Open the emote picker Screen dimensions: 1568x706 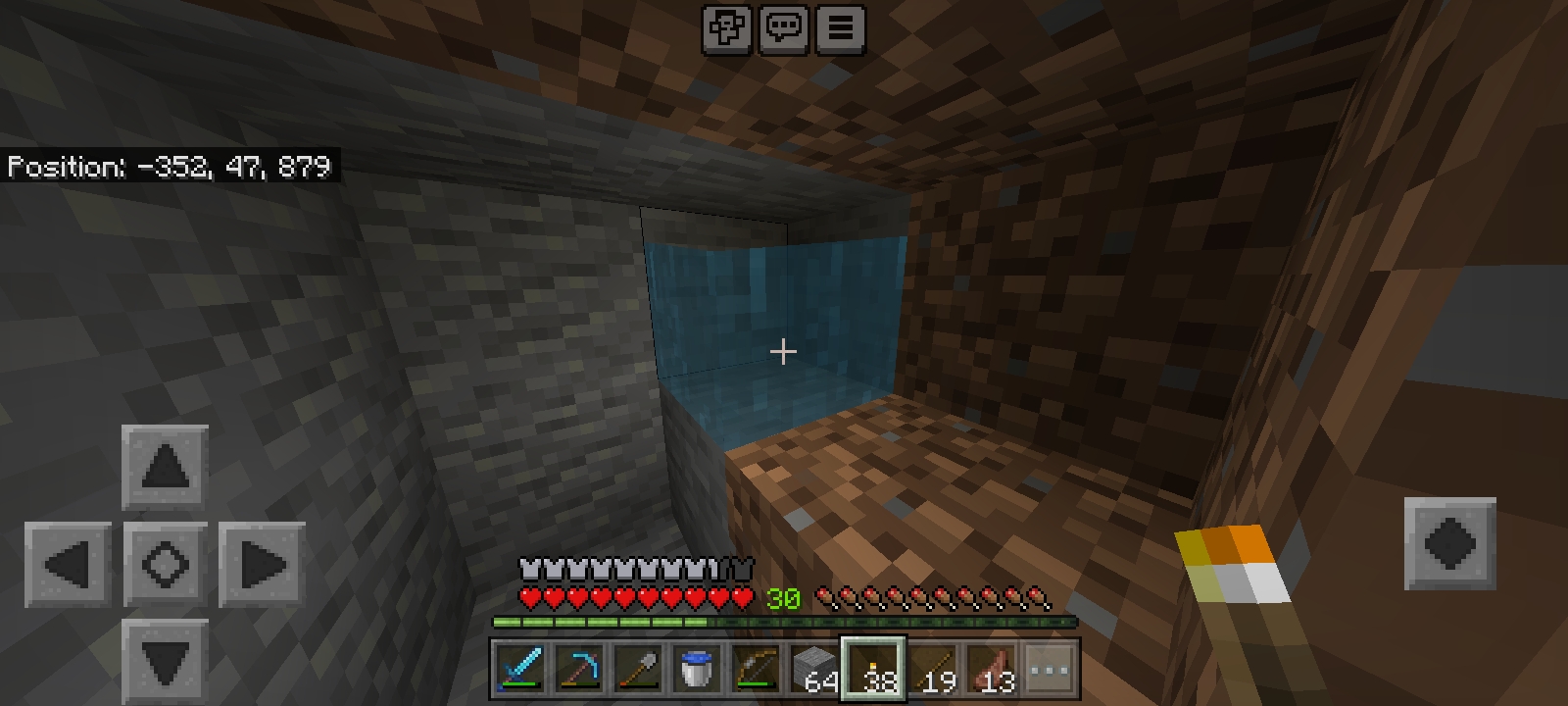(726, 28)
